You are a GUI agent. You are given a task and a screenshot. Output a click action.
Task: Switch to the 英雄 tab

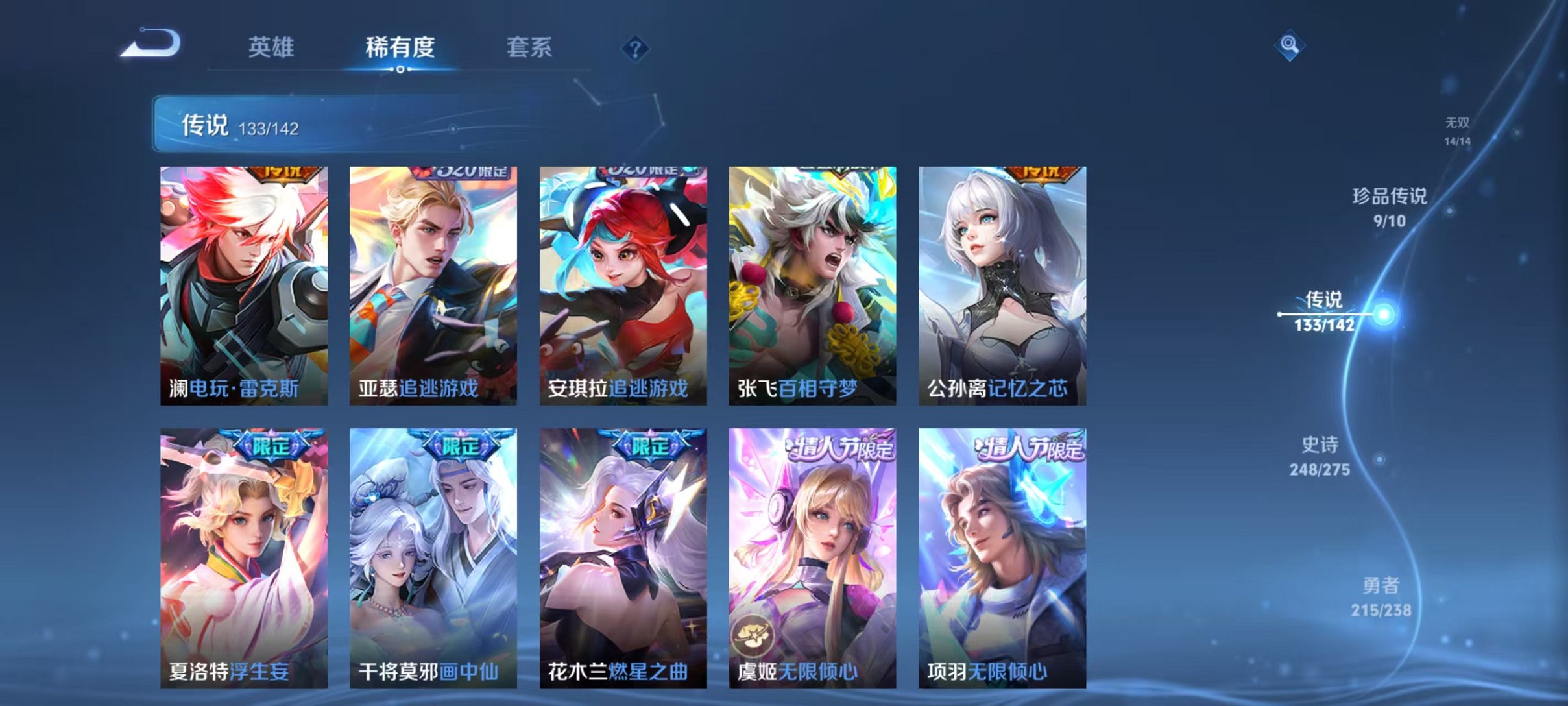pyautogui.click(x=272, y=47)
